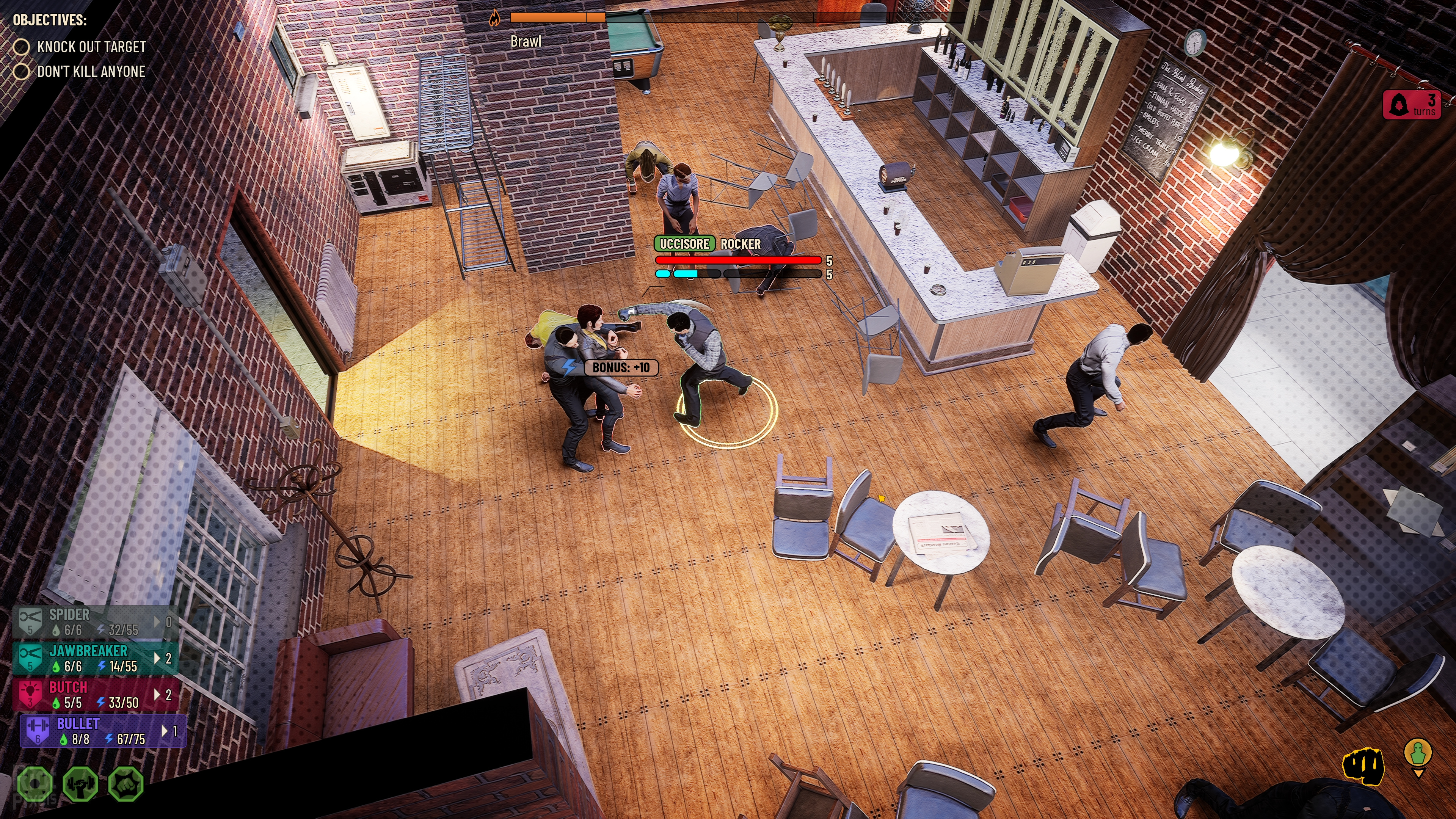
Task: Activate the green crosshair target ability
Action: [35, 784]
